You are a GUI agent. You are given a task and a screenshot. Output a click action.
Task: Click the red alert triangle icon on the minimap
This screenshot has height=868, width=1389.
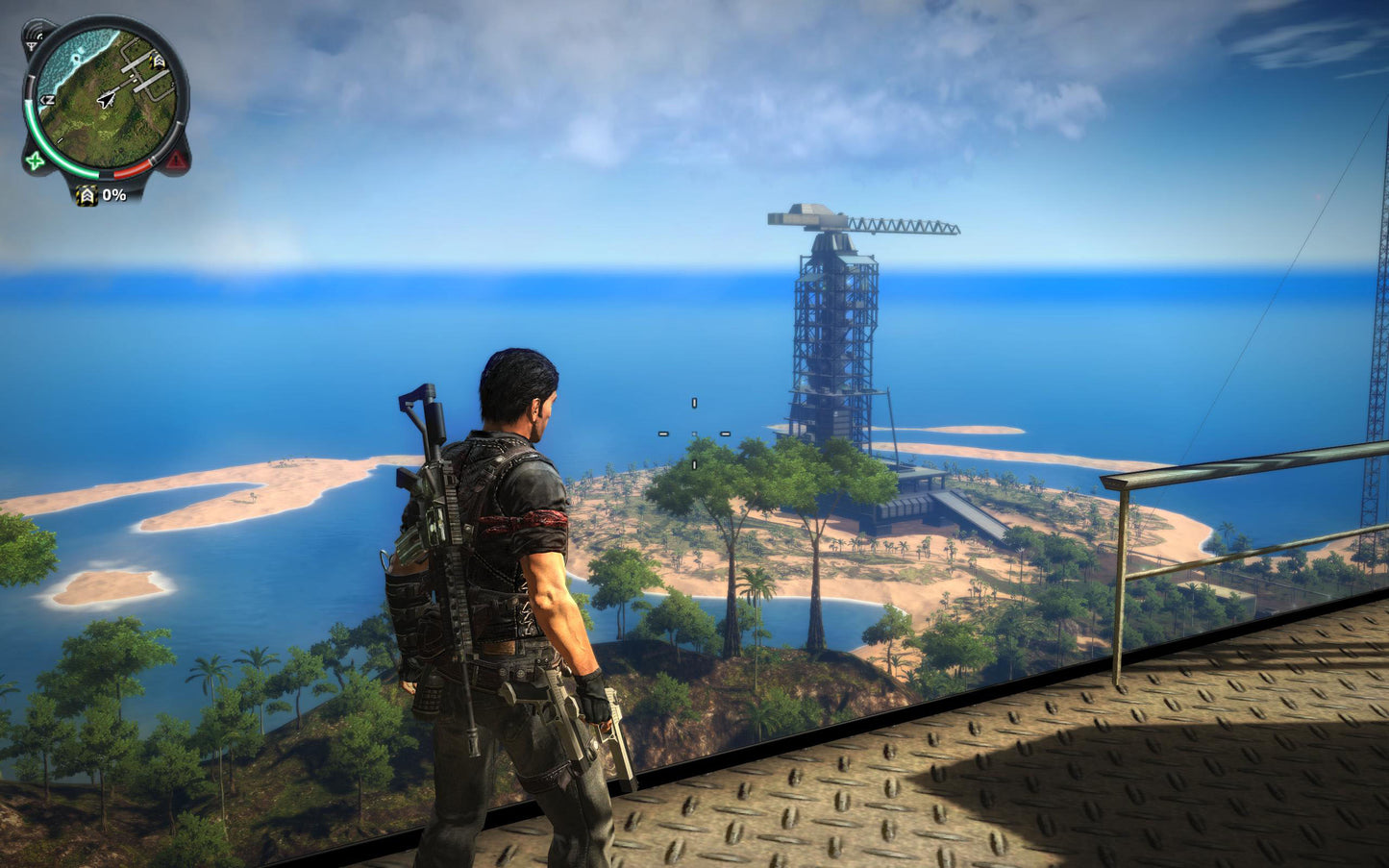pos(174,161)
